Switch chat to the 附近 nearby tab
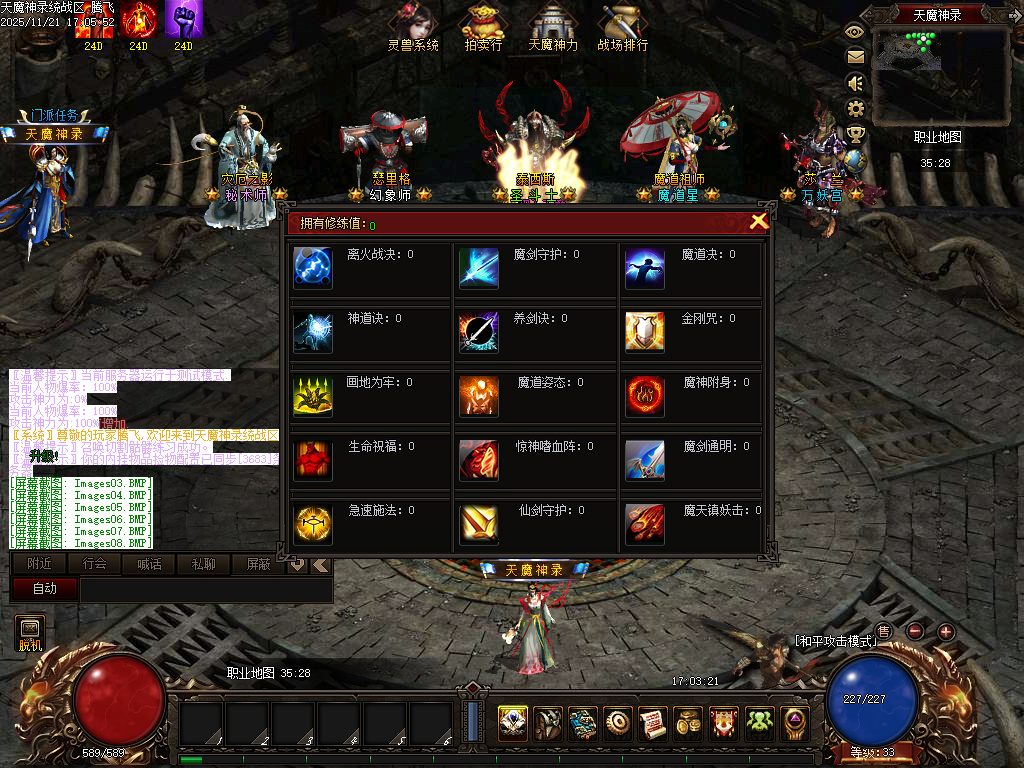The height and width of the screenshot is (768, 1024). (x=40, y=564)
